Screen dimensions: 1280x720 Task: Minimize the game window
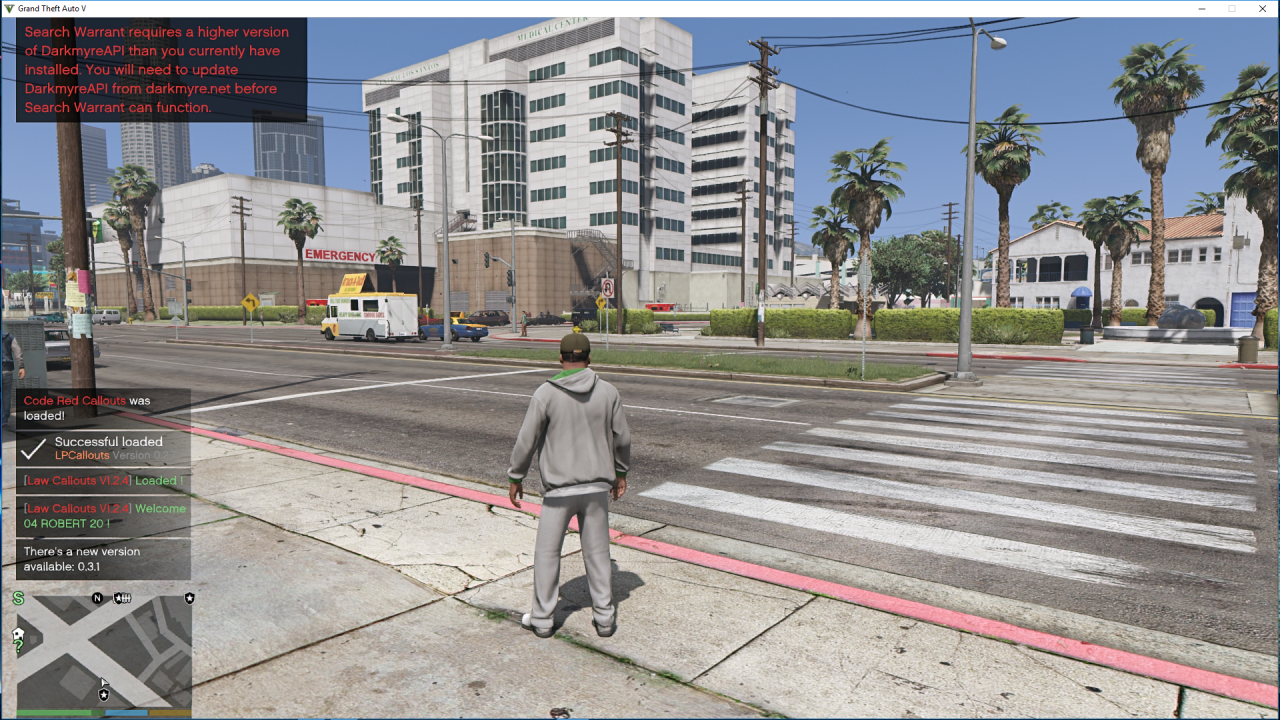pyautogui.click(x=1200, y=9)
